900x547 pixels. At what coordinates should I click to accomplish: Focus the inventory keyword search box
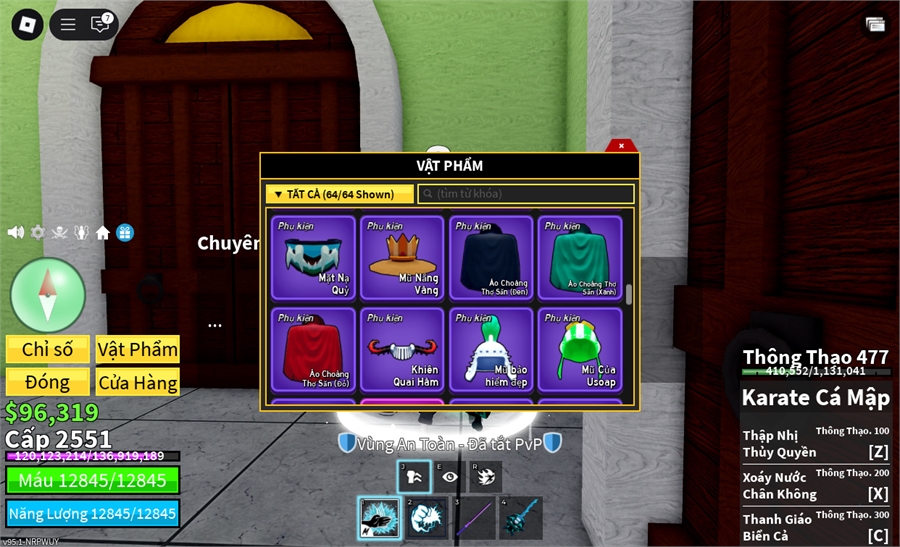[x=526, y=194]
